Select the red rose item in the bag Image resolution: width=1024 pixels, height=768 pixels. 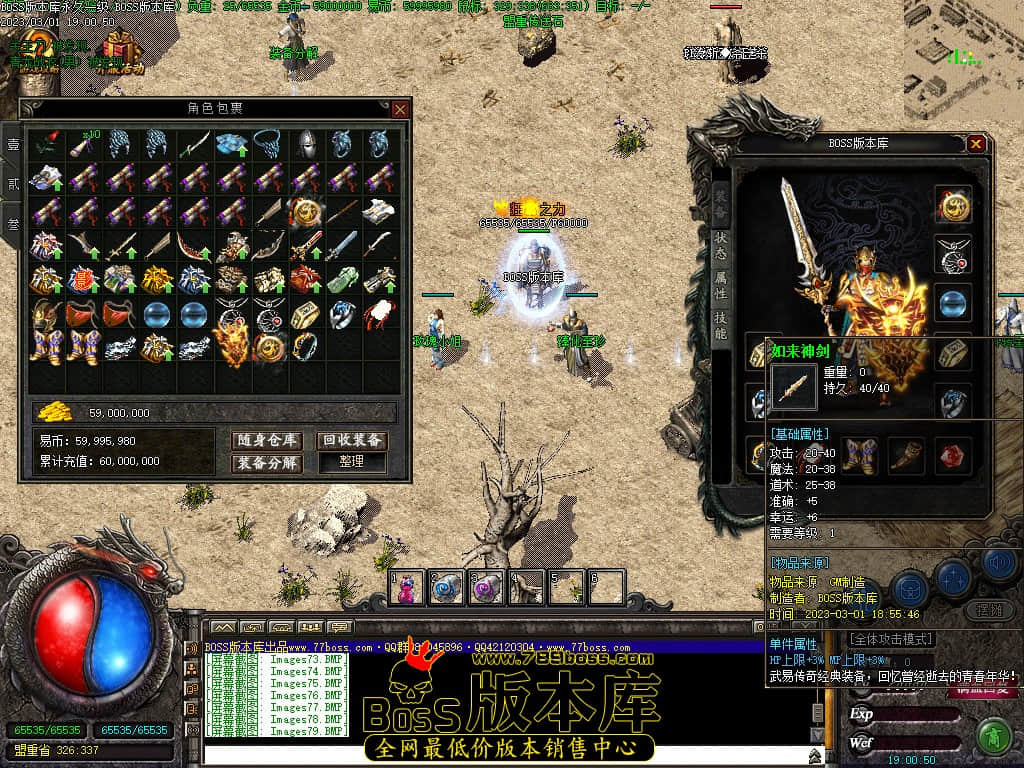46,146
